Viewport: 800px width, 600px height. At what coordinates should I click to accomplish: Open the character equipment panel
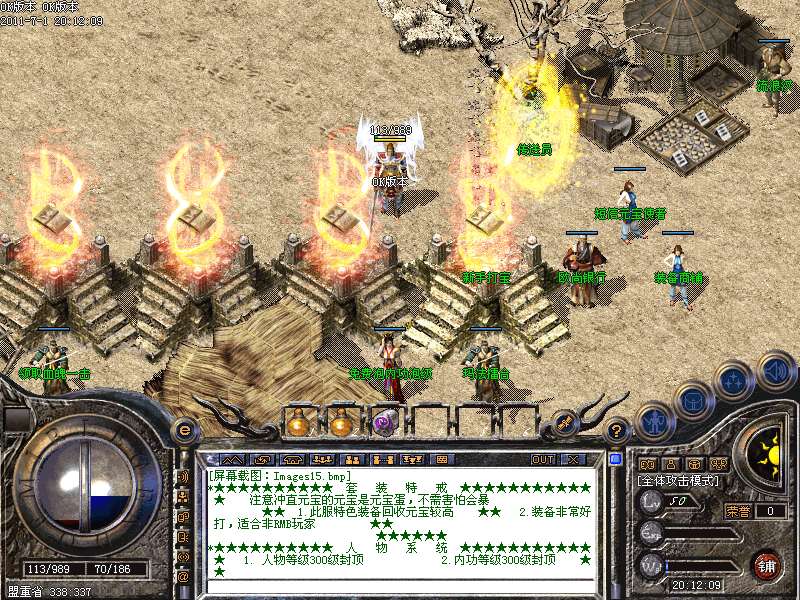(x=654, y=420)
